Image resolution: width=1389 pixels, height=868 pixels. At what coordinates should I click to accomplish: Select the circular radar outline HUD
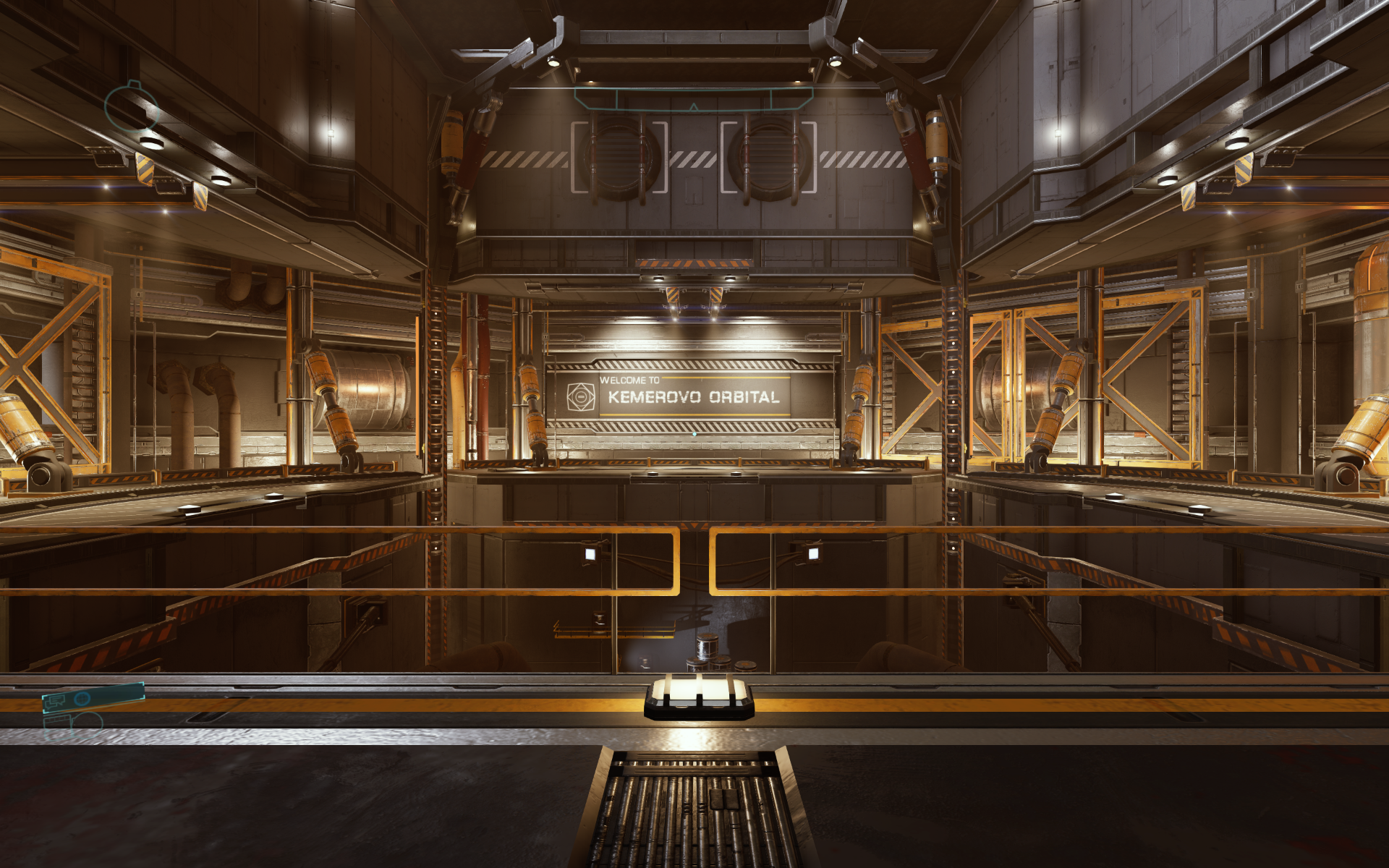(131, 106)
